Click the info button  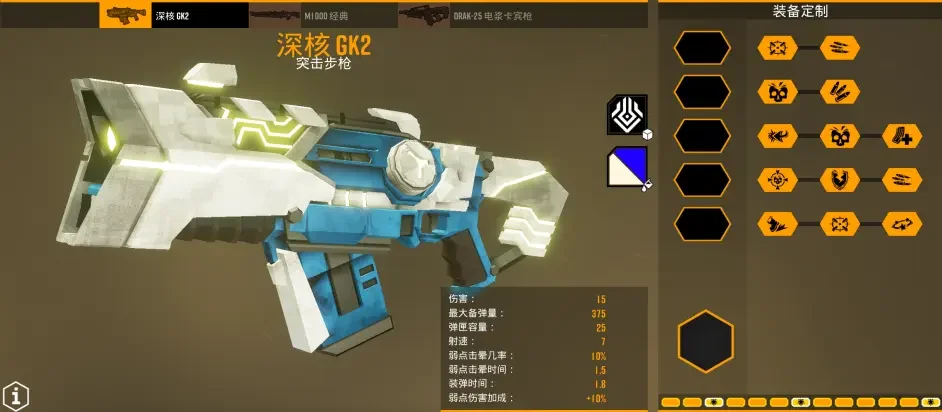[14, 395]
